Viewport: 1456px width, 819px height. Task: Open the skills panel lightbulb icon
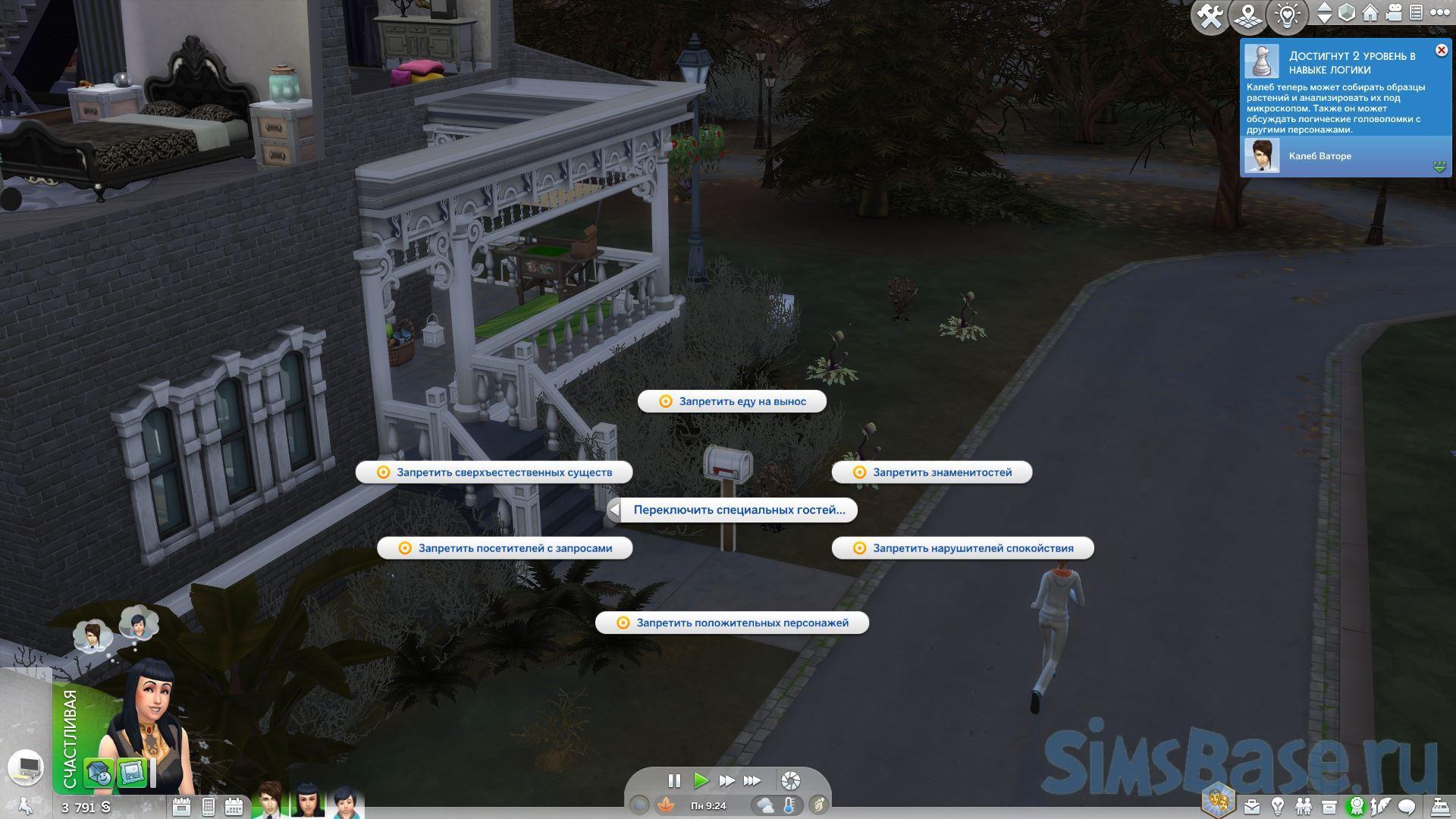(x=1278, y=806)
